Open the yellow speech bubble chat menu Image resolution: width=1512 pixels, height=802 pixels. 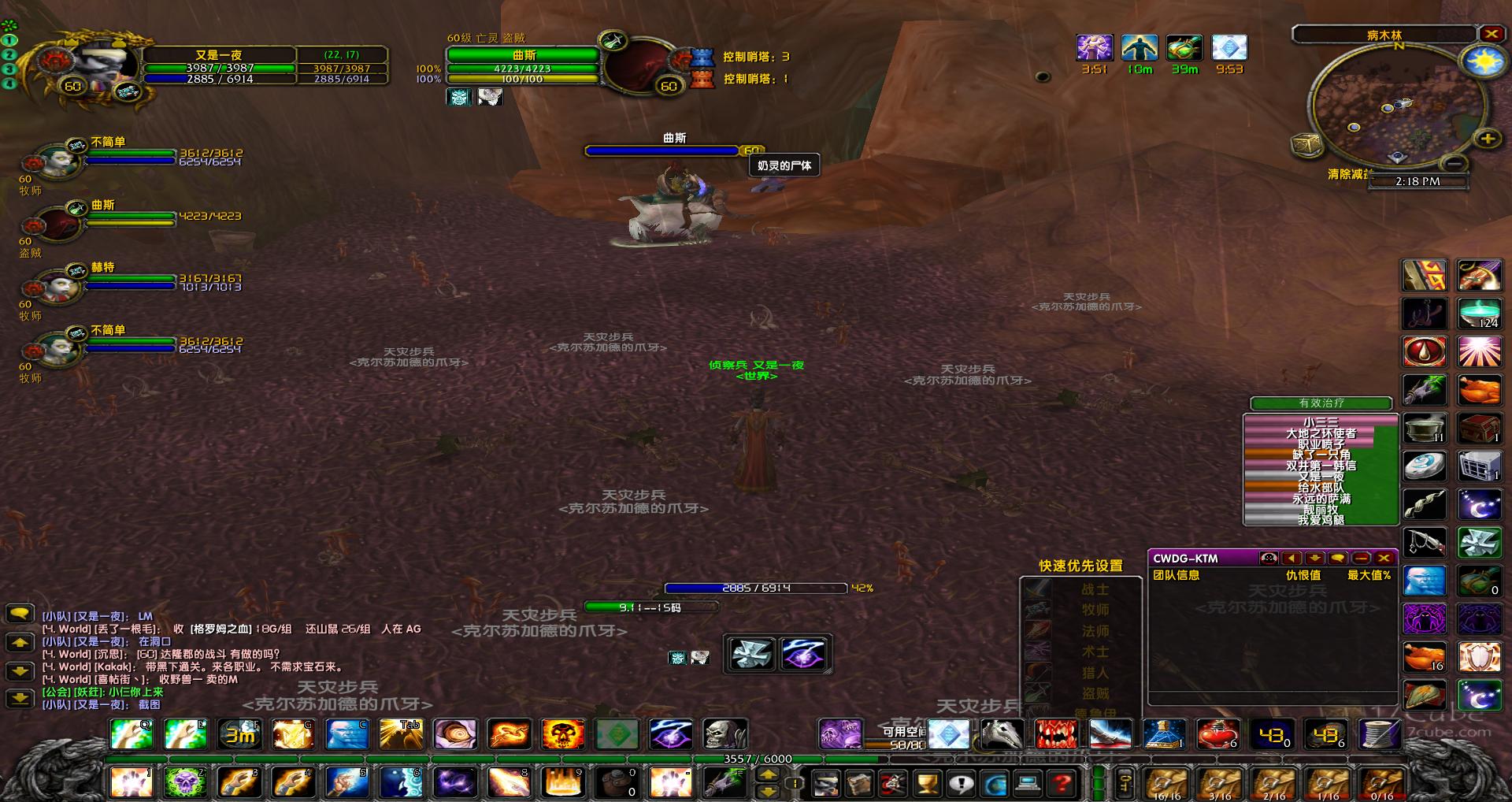[x=20, y=613]
